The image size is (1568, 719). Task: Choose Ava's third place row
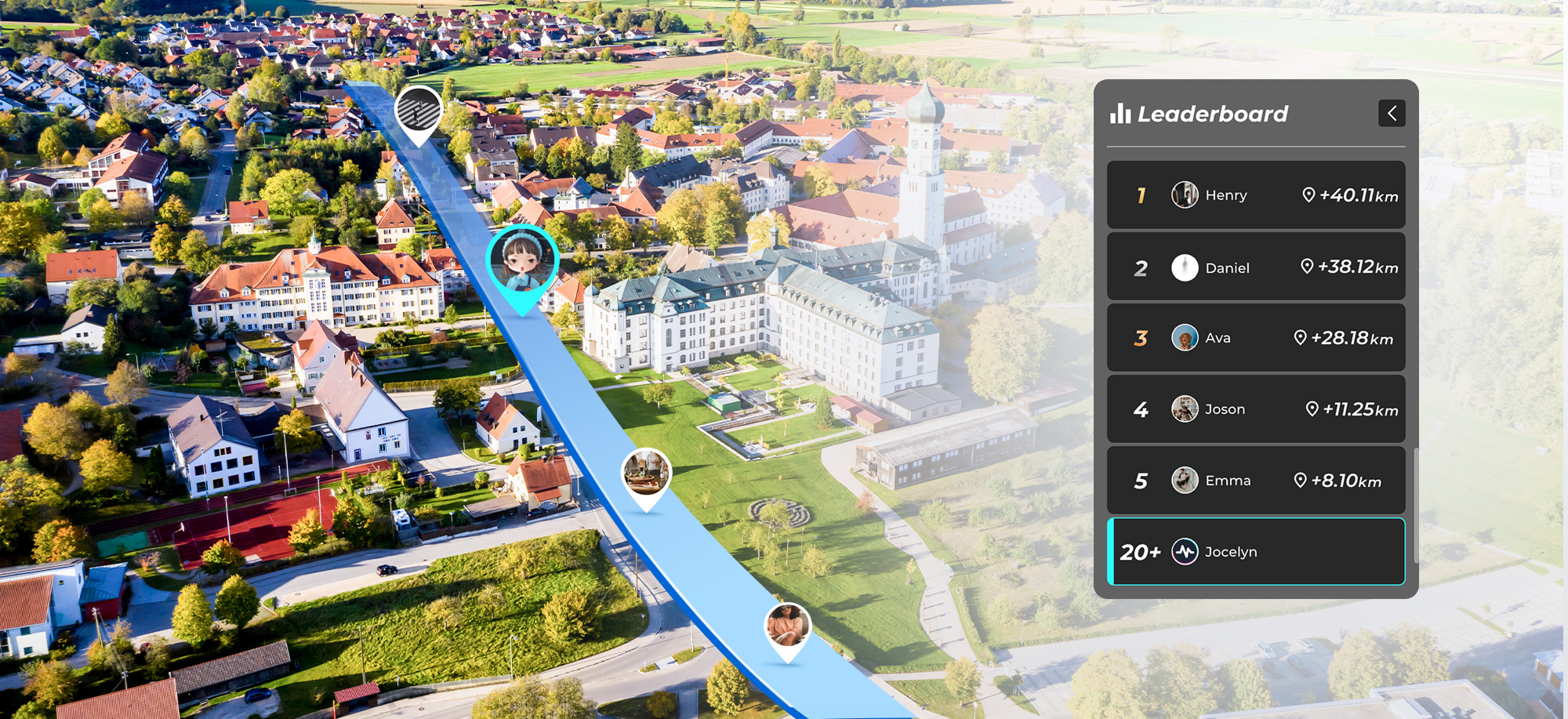[x=1255, y=338]
